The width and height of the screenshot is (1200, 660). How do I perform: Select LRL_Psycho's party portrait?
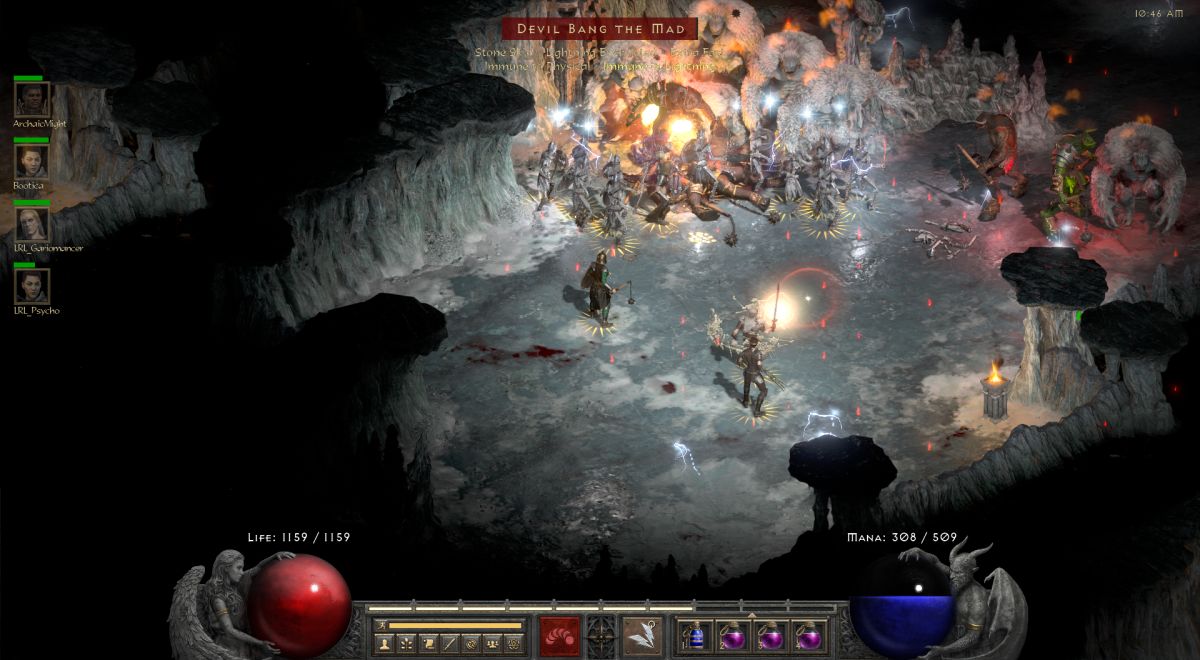(x=32, y=287)
